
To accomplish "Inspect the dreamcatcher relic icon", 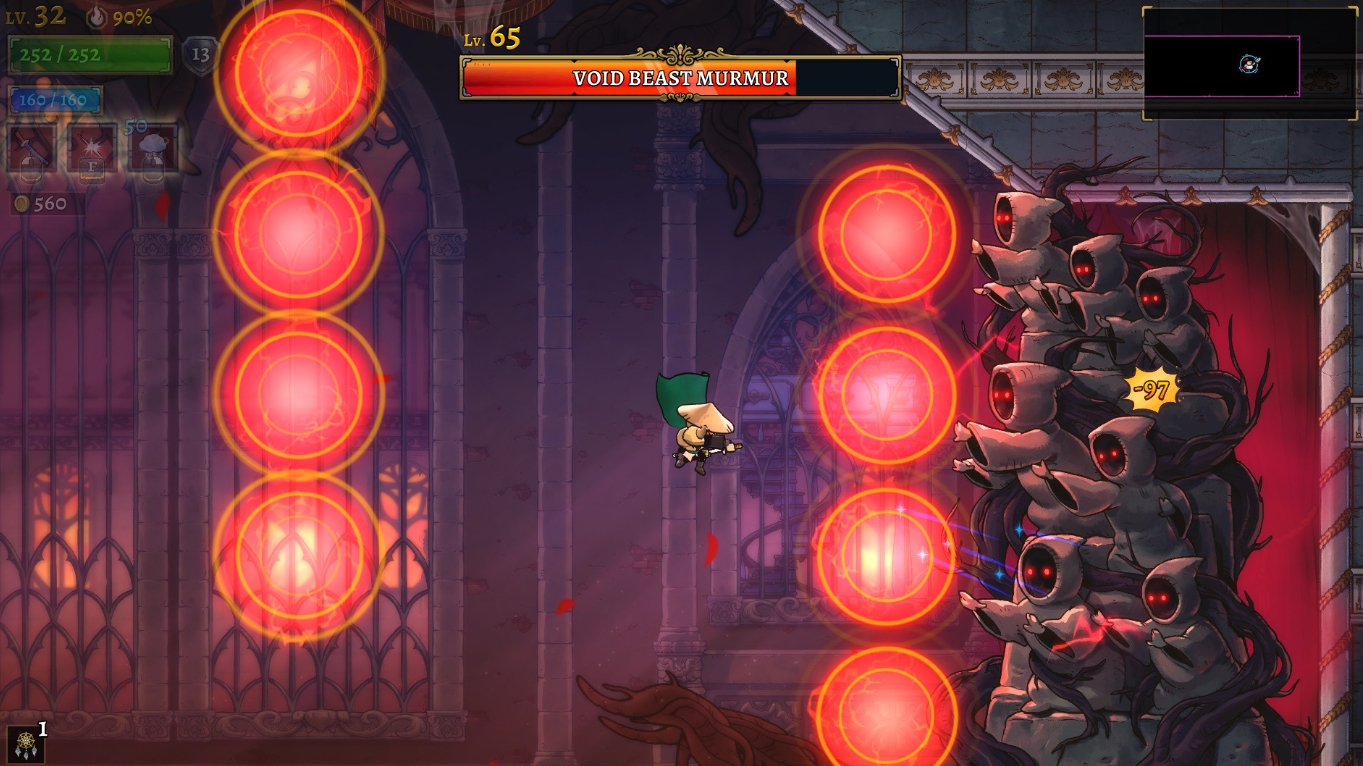I will click(24, 744).
